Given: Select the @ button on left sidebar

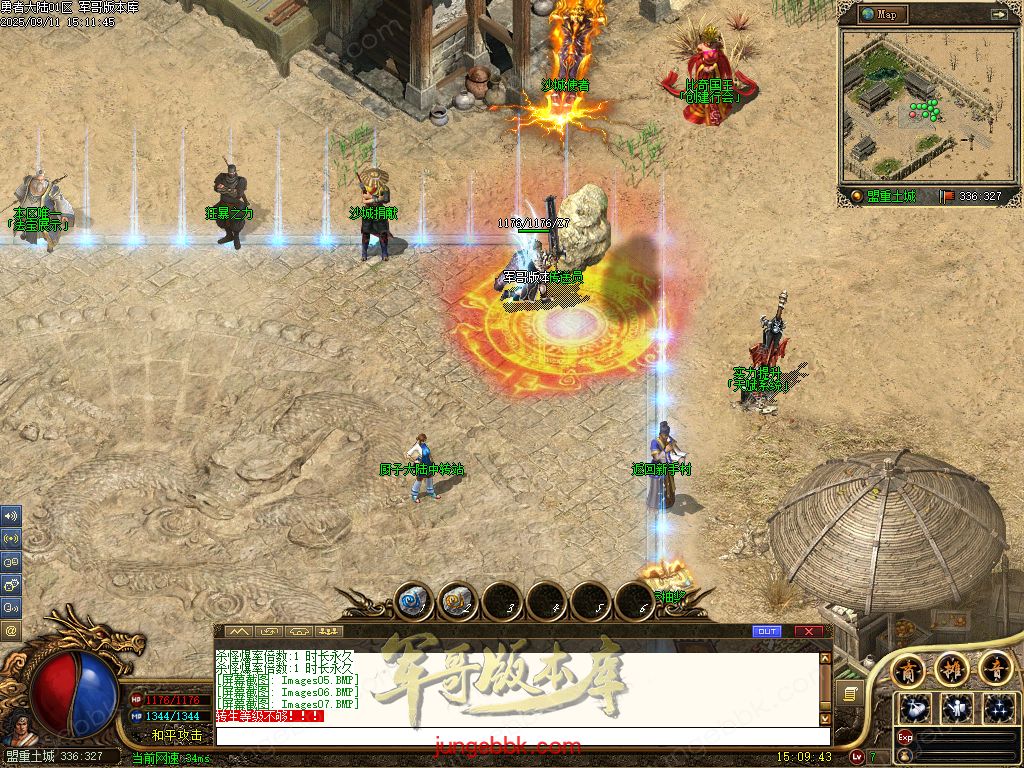Looking at the screenshot, I should (x=11, y=630).
